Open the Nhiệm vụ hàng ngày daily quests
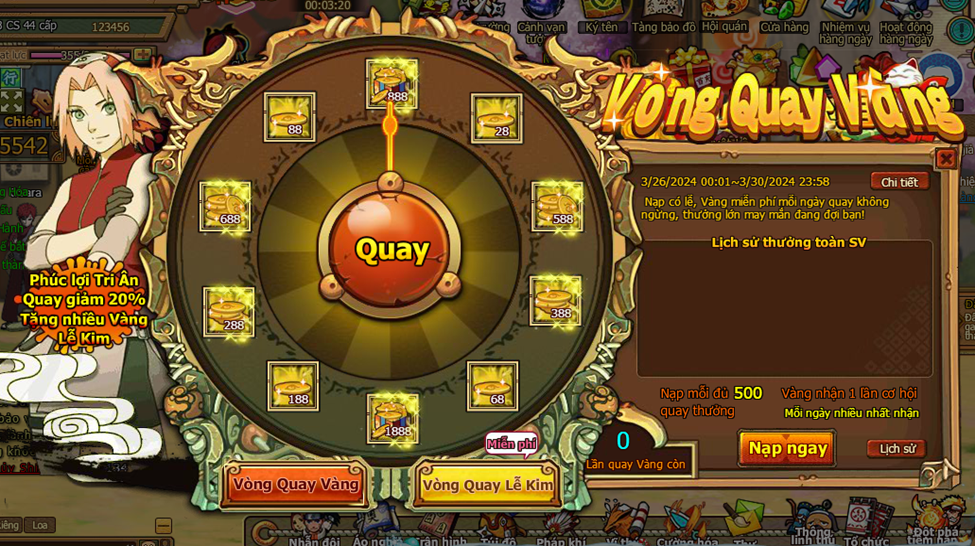Image resolution: width=975 pixels, height=546 pixels. point(846,23)
